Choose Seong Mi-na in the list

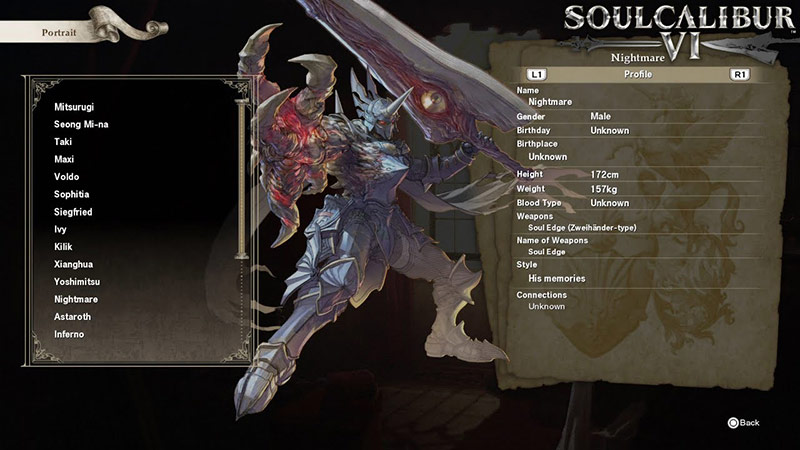82,124
